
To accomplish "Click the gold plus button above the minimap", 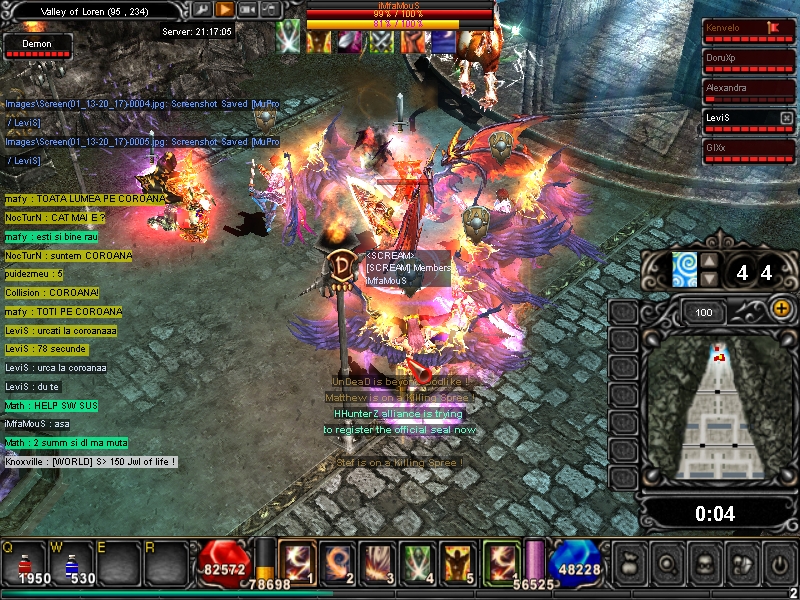I will [x=781, y=310].
